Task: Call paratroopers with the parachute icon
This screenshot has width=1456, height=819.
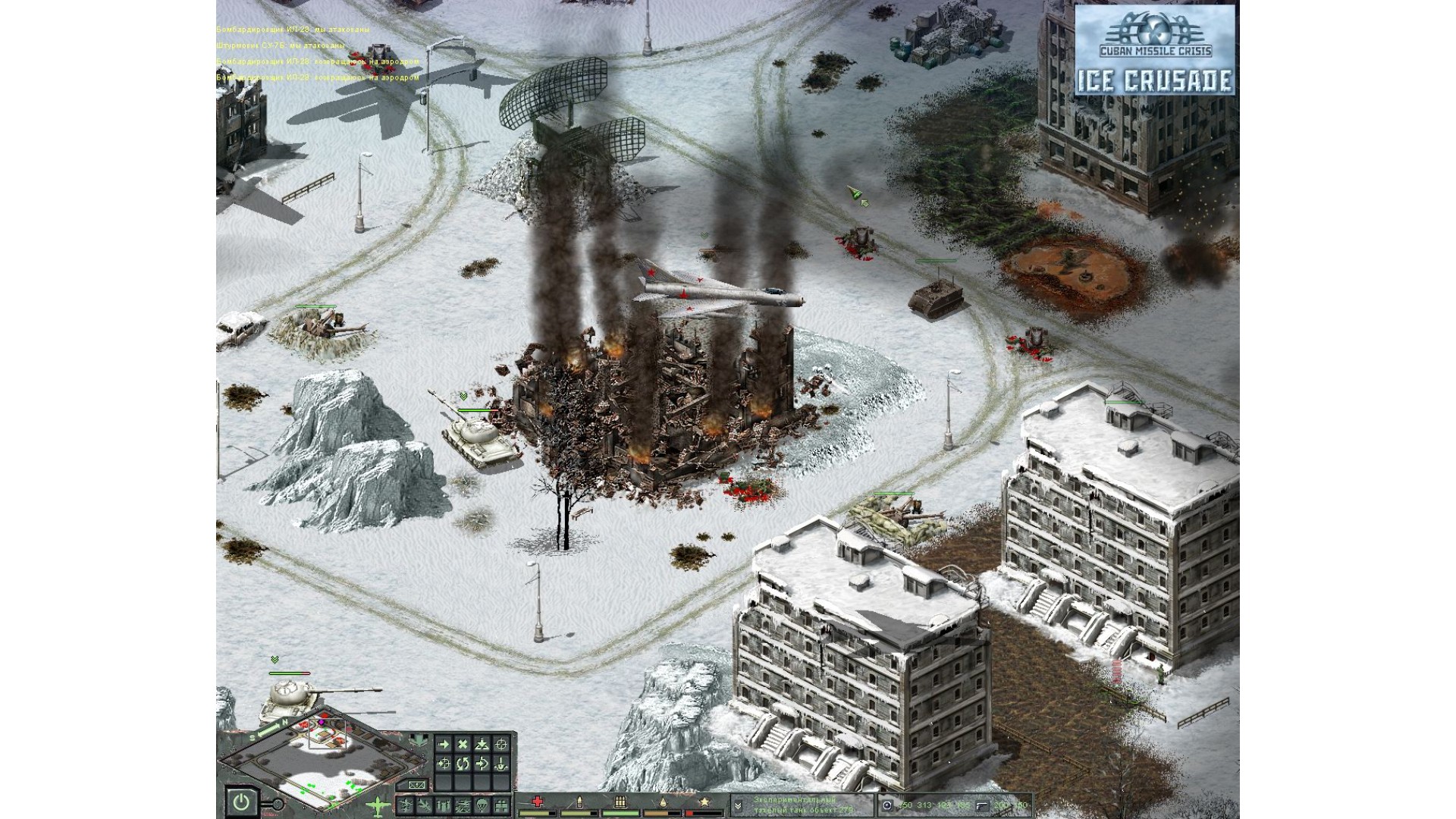Action: coord(482,805)
